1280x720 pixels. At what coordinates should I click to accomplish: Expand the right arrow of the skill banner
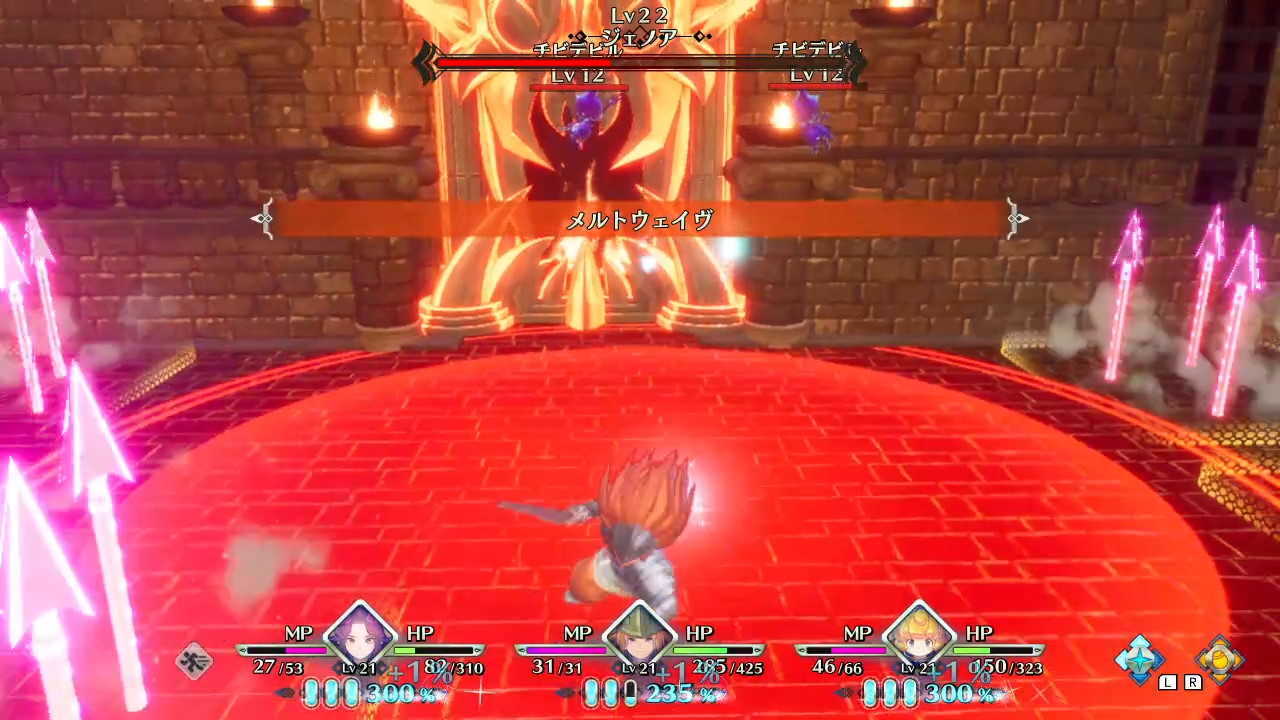tap(1018, 219)
